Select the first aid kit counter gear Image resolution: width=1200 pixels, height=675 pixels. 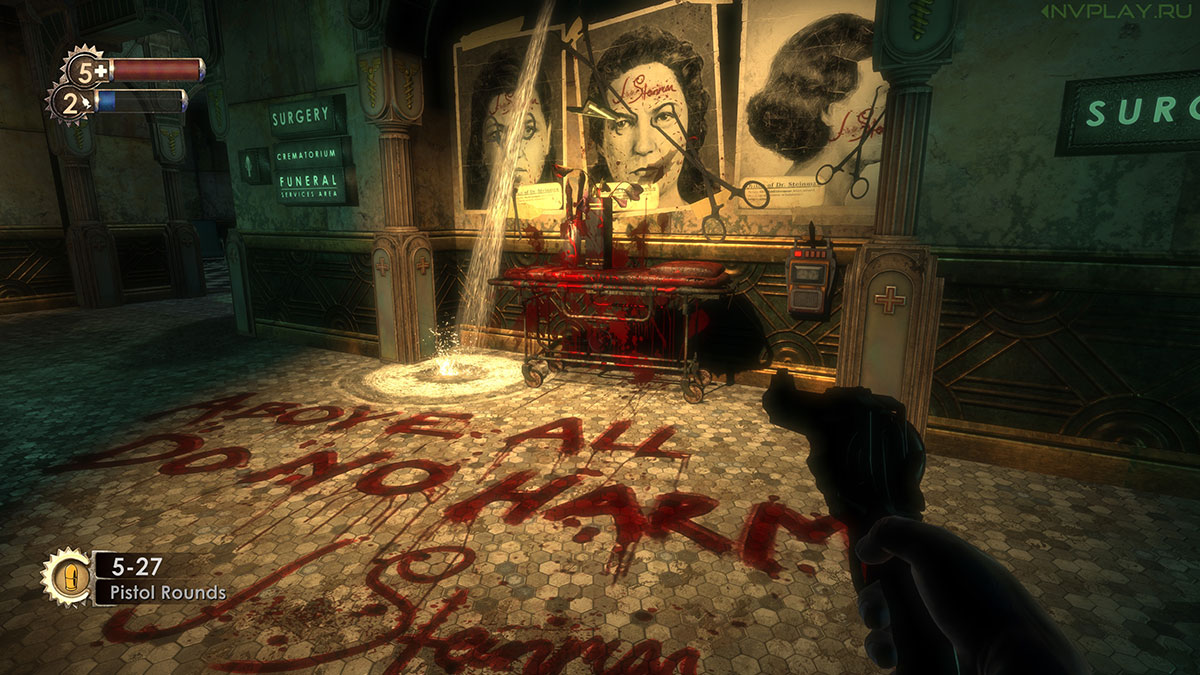pyautogui.click(x=86, y=70)
